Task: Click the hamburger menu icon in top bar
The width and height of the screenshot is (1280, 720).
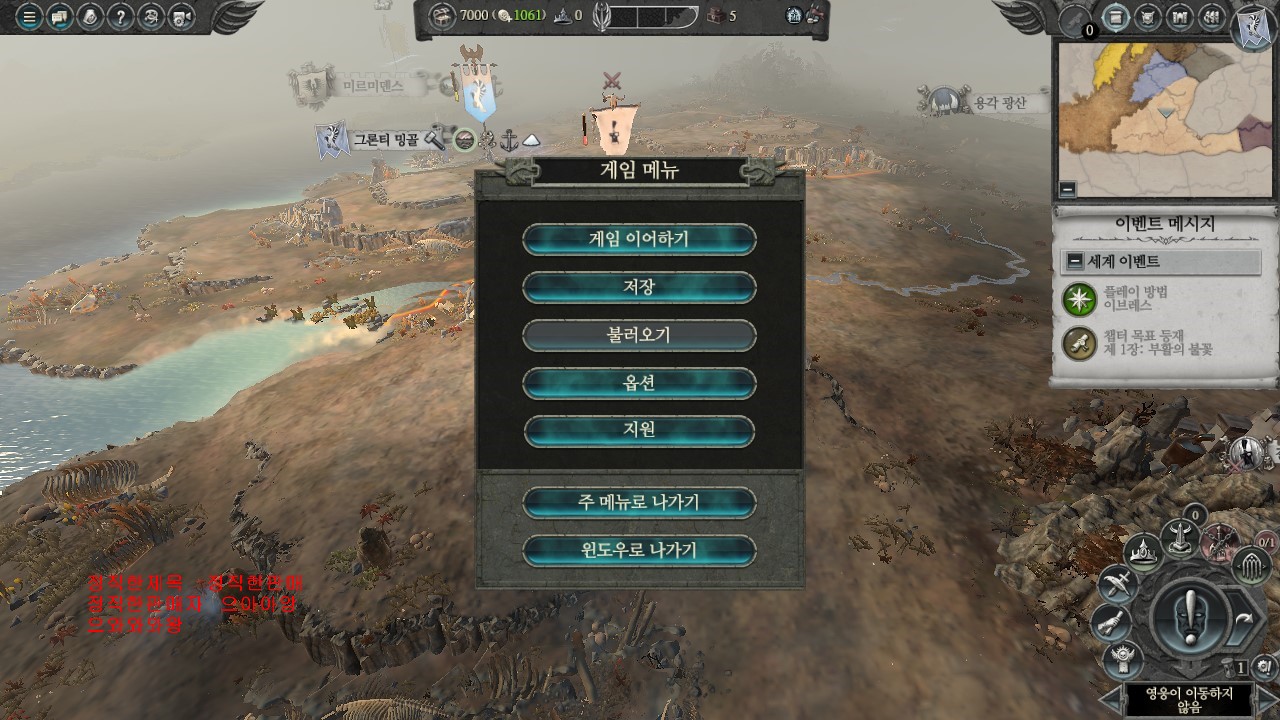Action: click(x=29, y=17)
